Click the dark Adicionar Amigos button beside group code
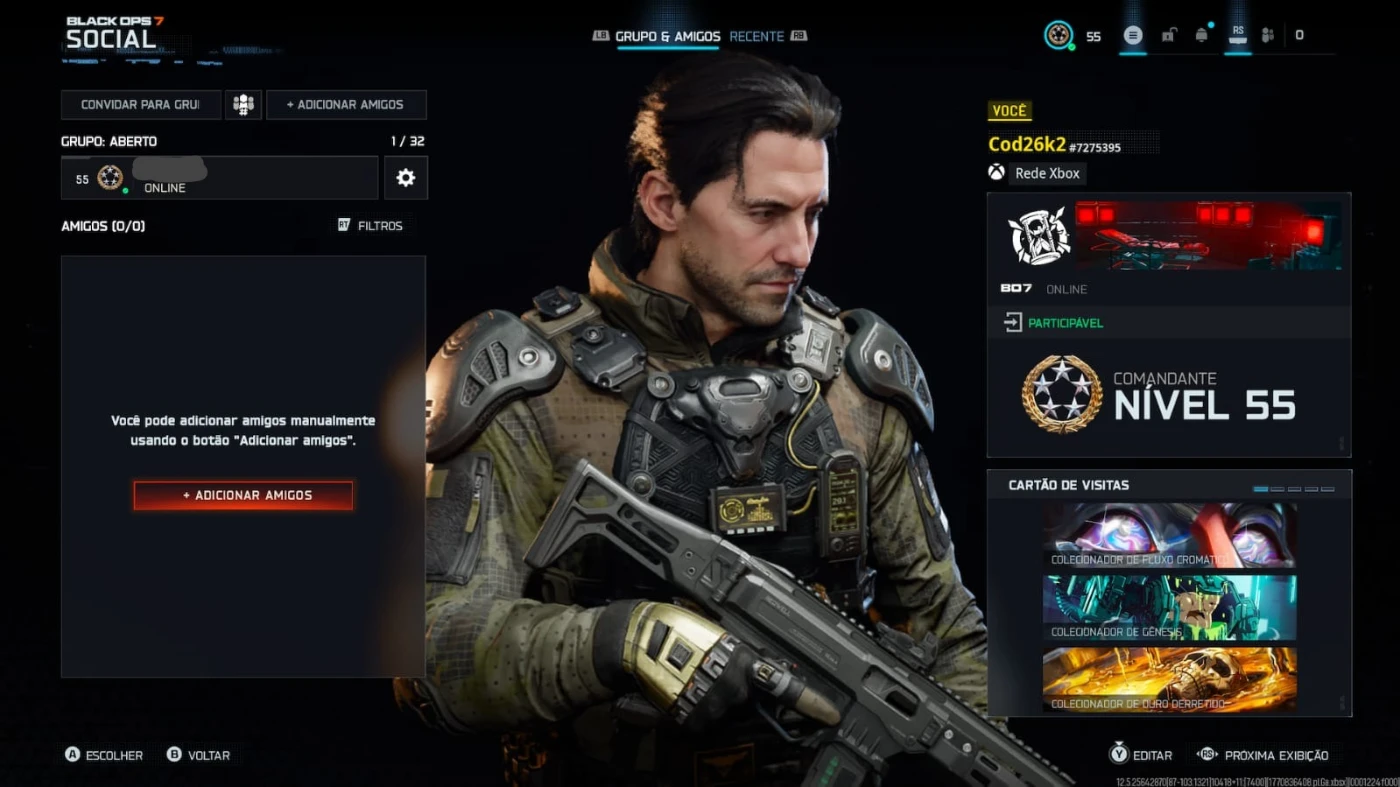The height and width of the screenshot is (787, 1400). click(346, 105)
